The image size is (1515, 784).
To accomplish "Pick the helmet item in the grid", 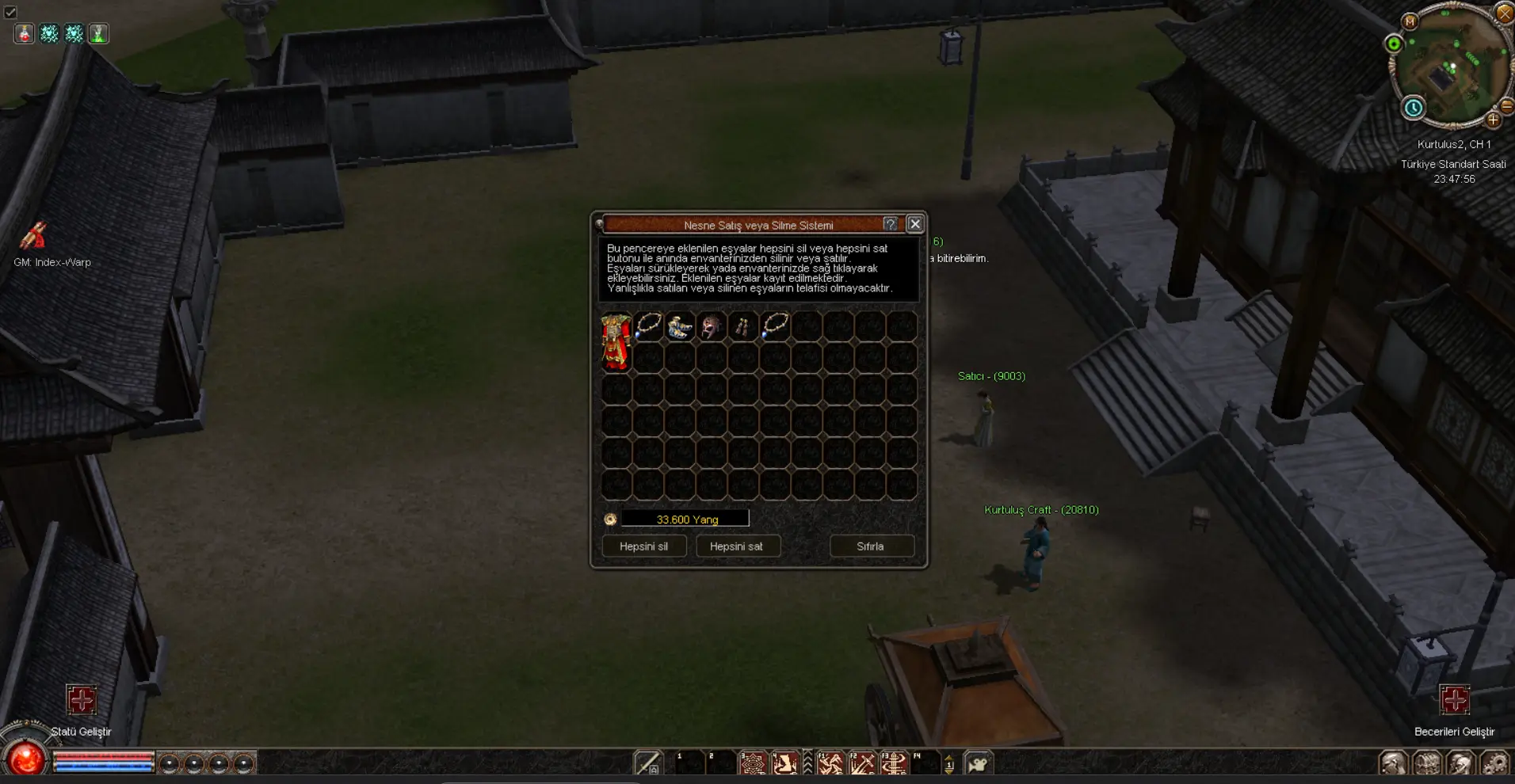I will coord(711,326).
